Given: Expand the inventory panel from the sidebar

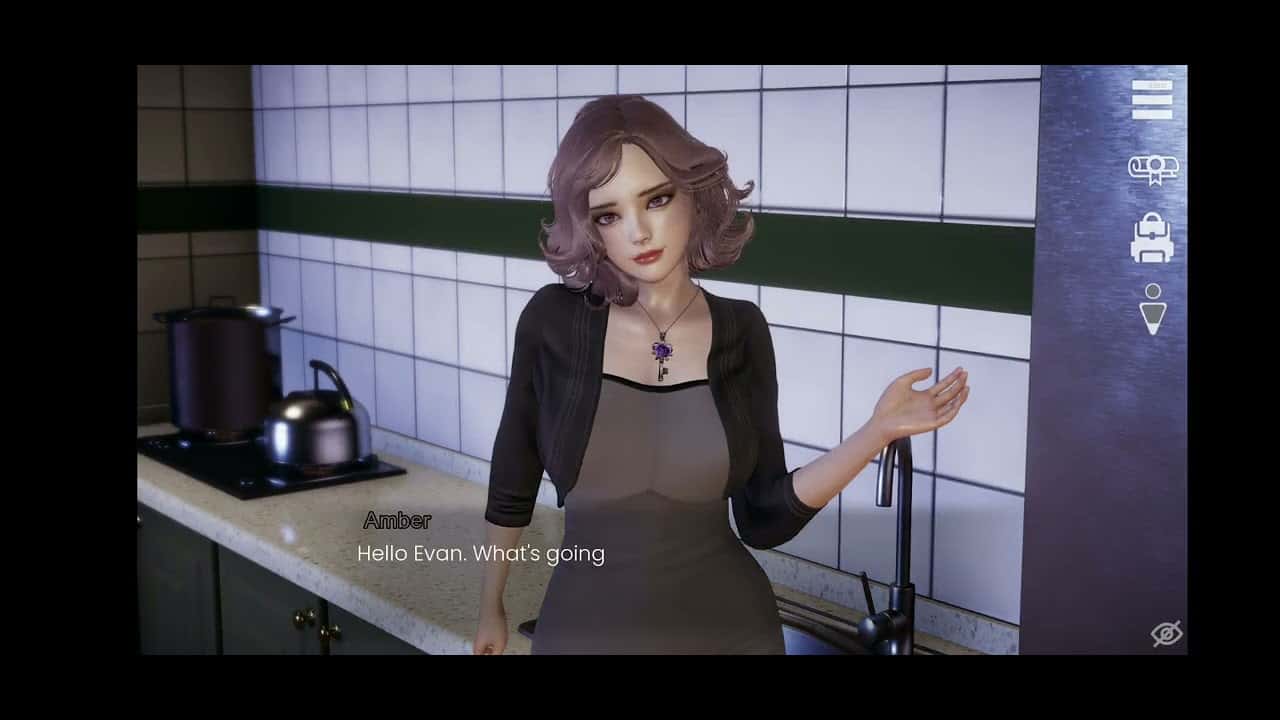Looking at the screenshot, I should tap(1152, 238).
